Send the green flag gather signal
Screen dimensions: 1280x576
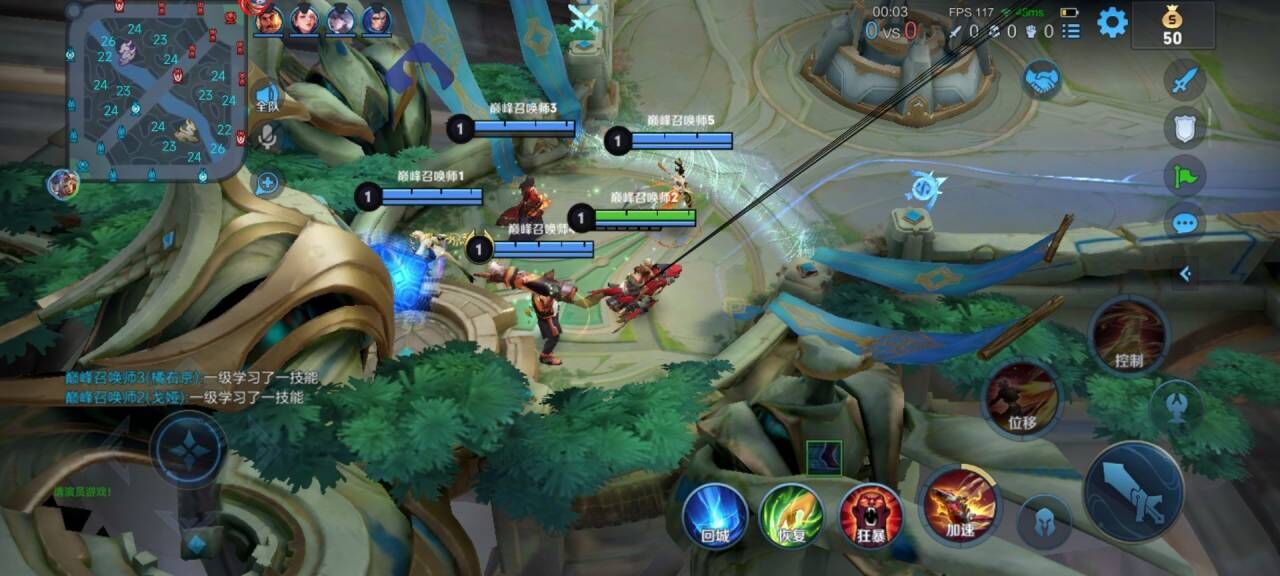[x=1185, y=175]
